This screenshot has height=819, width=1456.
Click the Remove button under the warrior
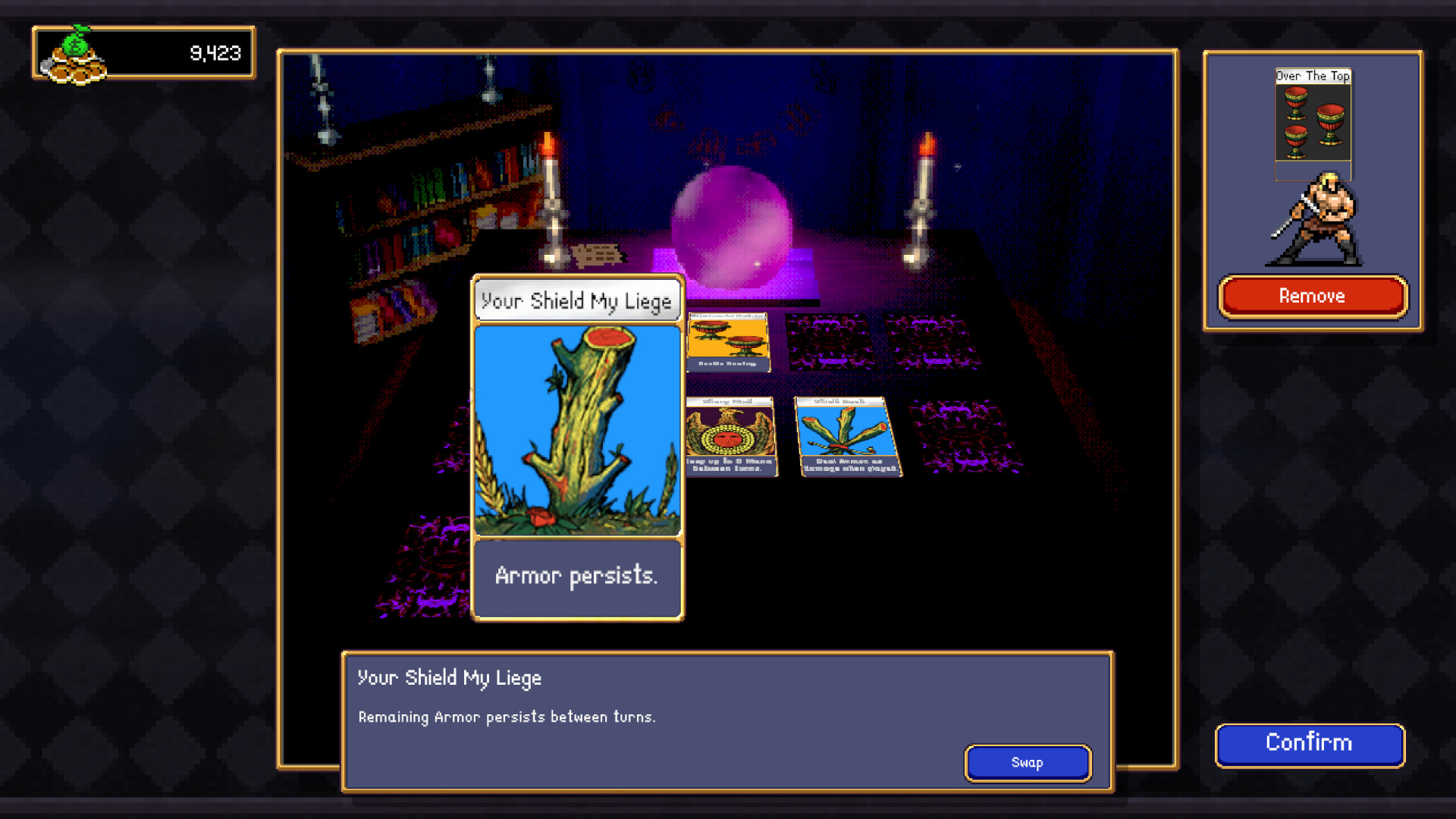coord(1312,296)
